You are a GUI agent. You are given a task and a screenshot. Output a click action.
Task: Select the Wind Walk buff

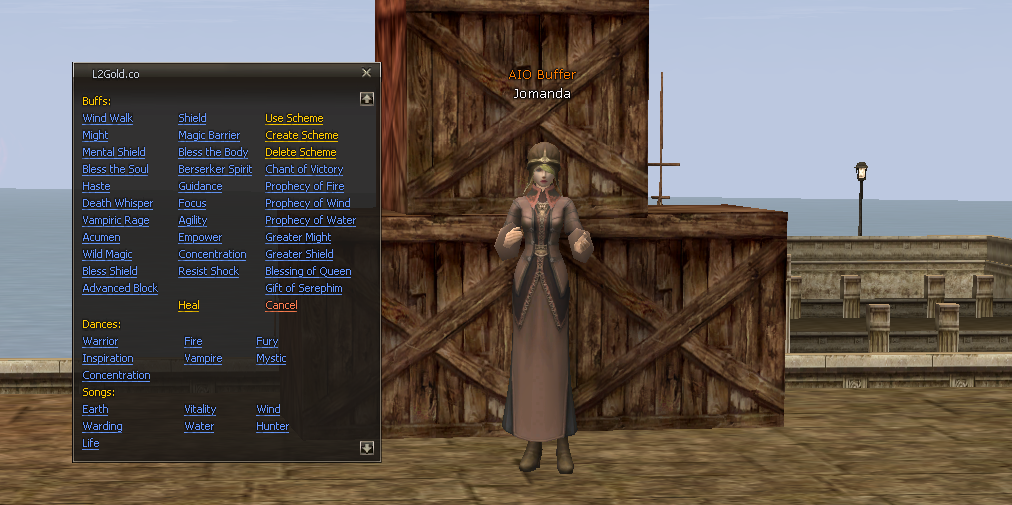click(x=107, y=118)
